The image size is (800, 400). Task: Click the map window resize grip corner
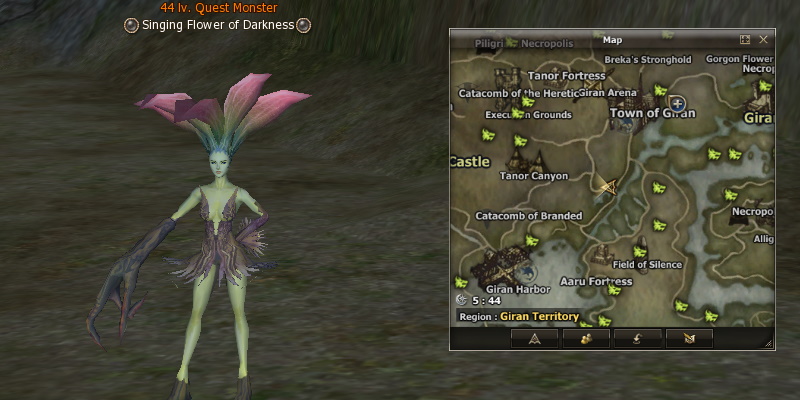coord(768,343)
